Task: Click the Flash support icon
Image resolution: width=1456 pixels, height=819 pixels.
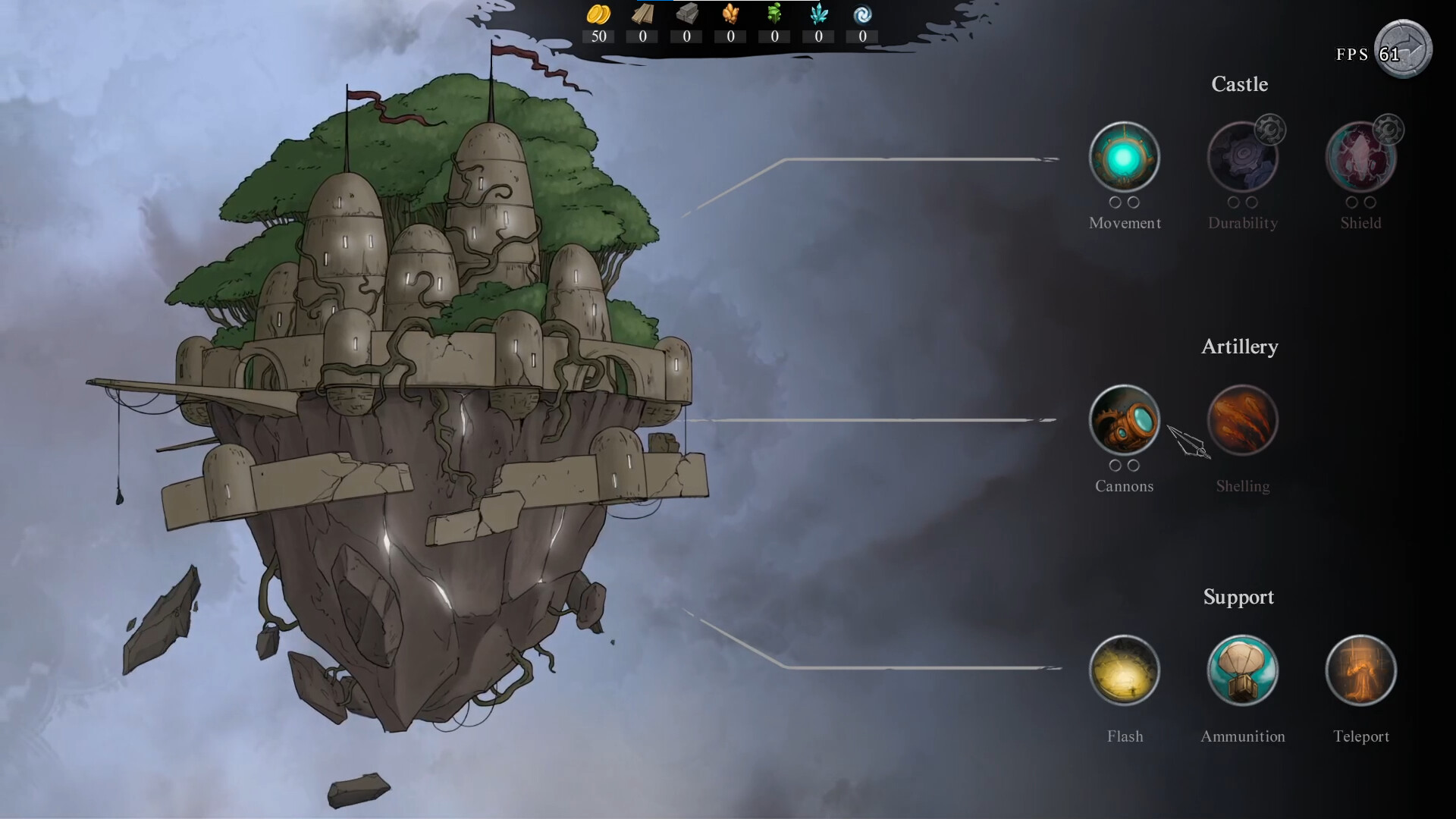Action: [x=1125, y=670]
